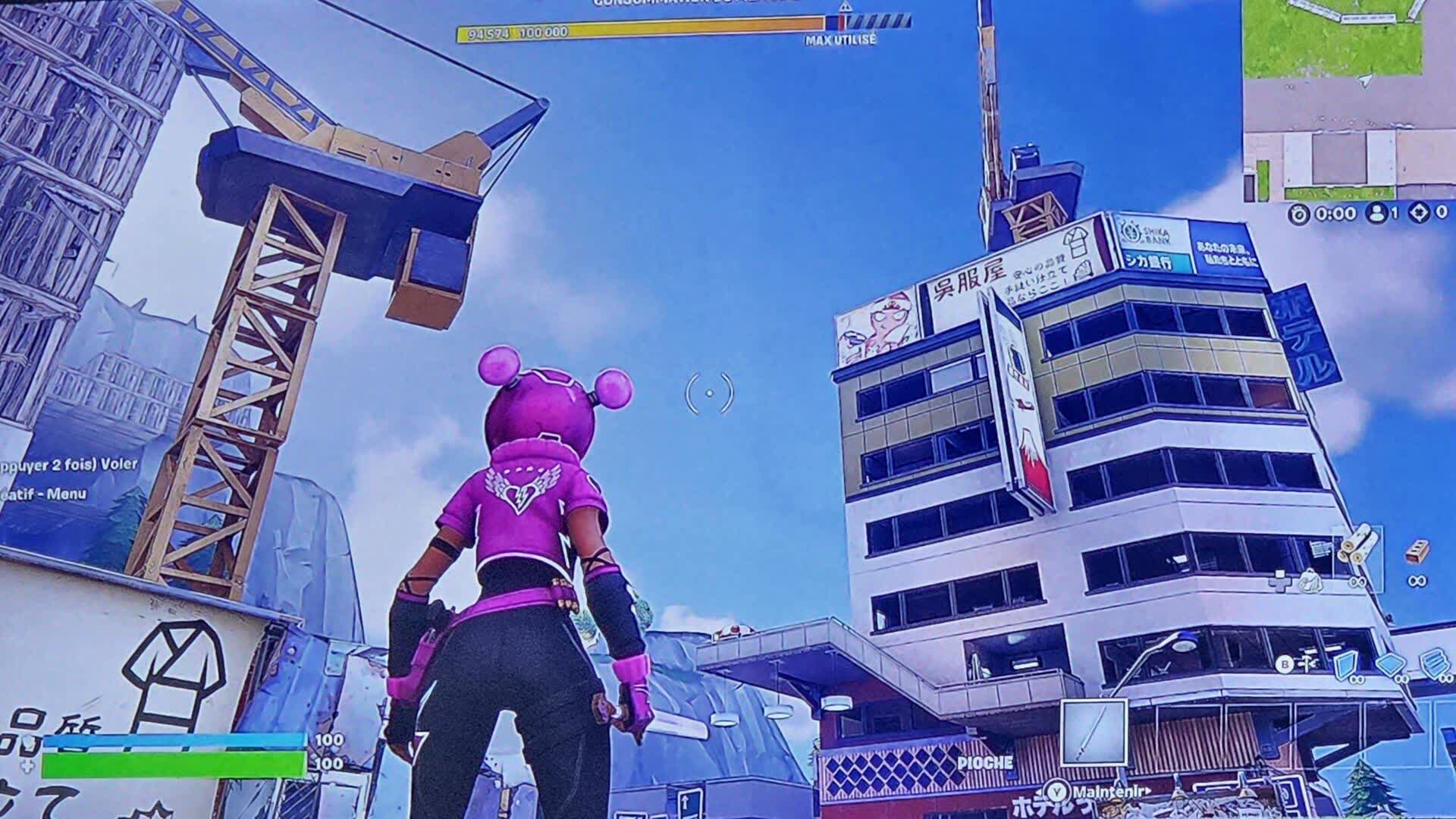Click the floor building piece icon

[1390, 664]
